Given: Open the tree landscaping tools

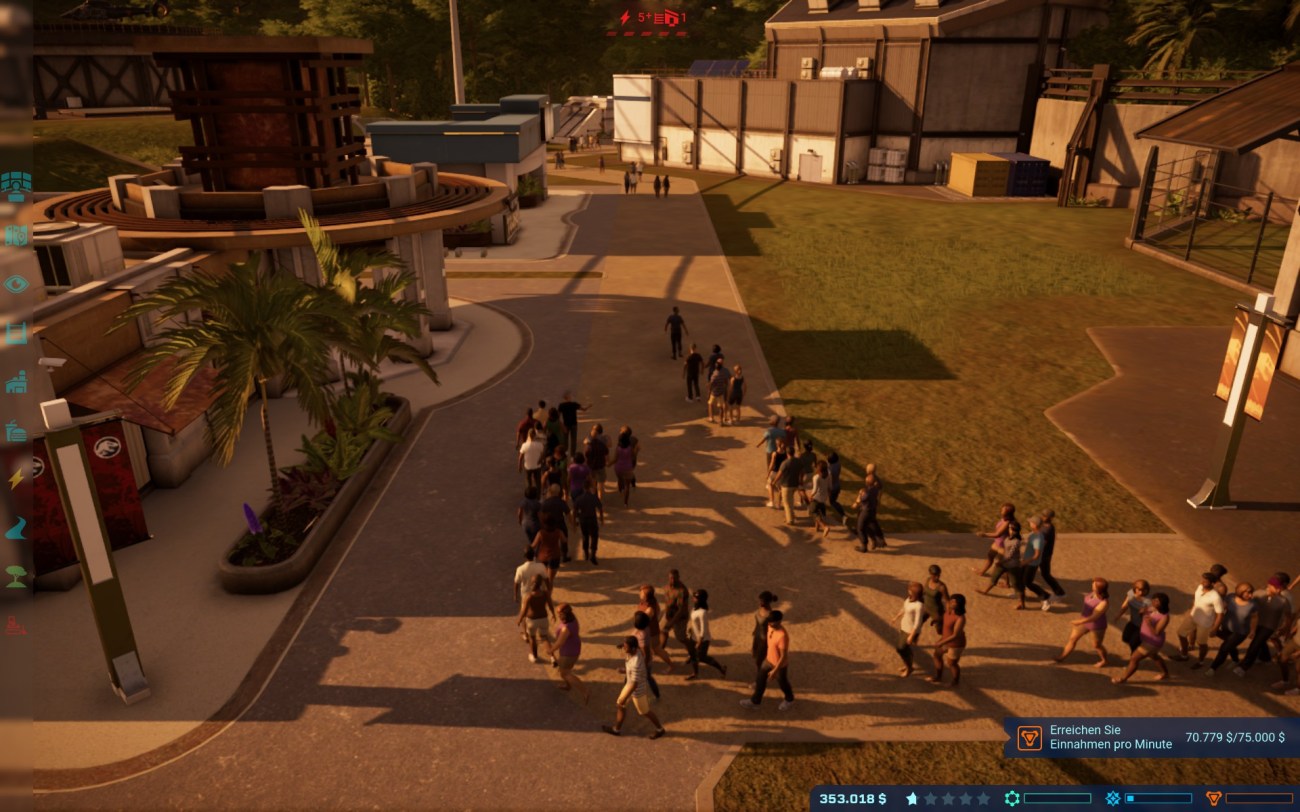Looking at the screenshot, I should click(16, 577).
